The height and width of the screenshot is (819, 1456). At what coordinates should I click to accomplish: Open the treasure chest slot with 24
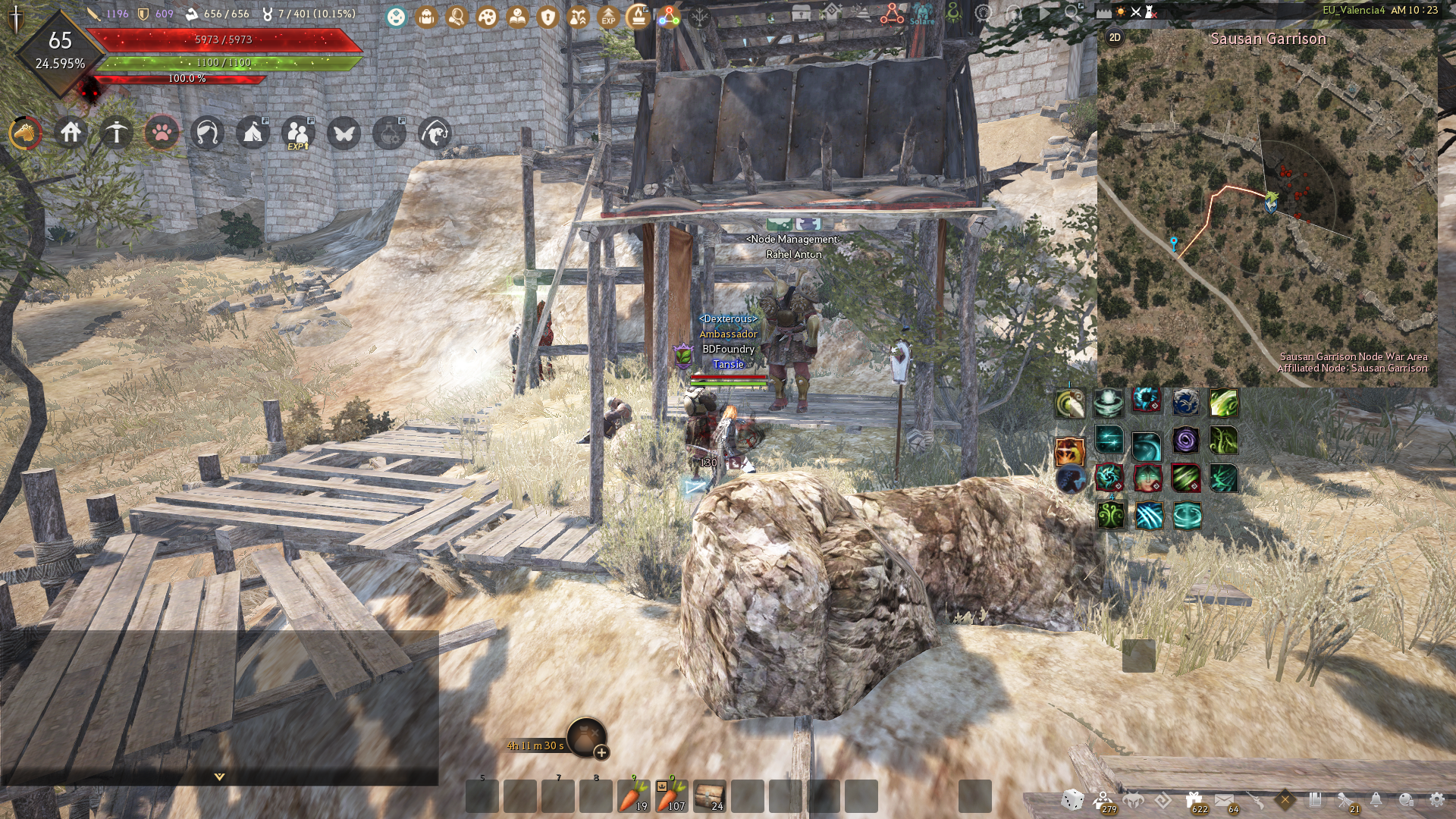(709, 795)
